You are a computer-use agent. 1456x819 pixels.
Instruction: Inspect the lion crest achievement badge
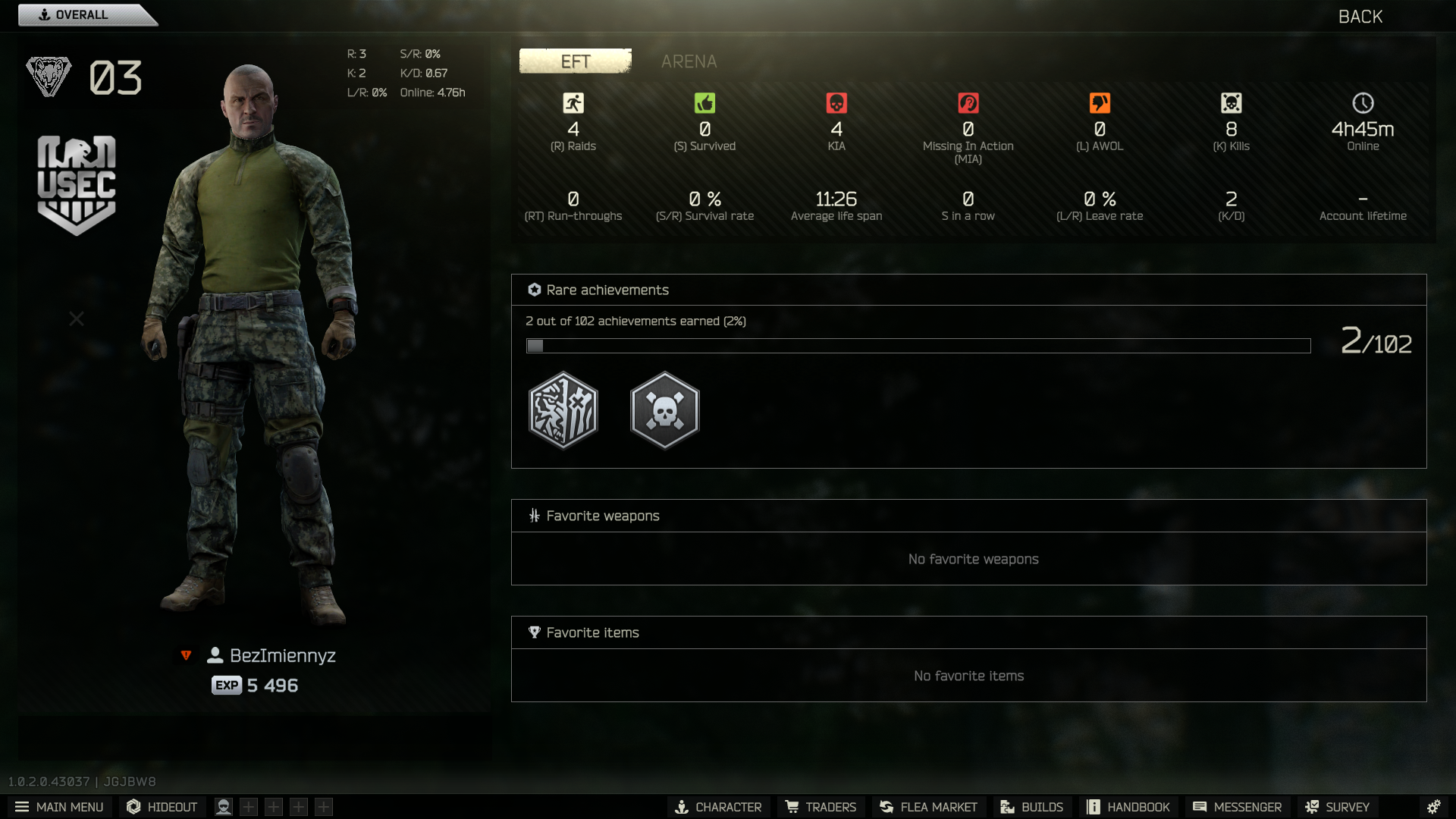pyautogui.click(x=563, y=410)
